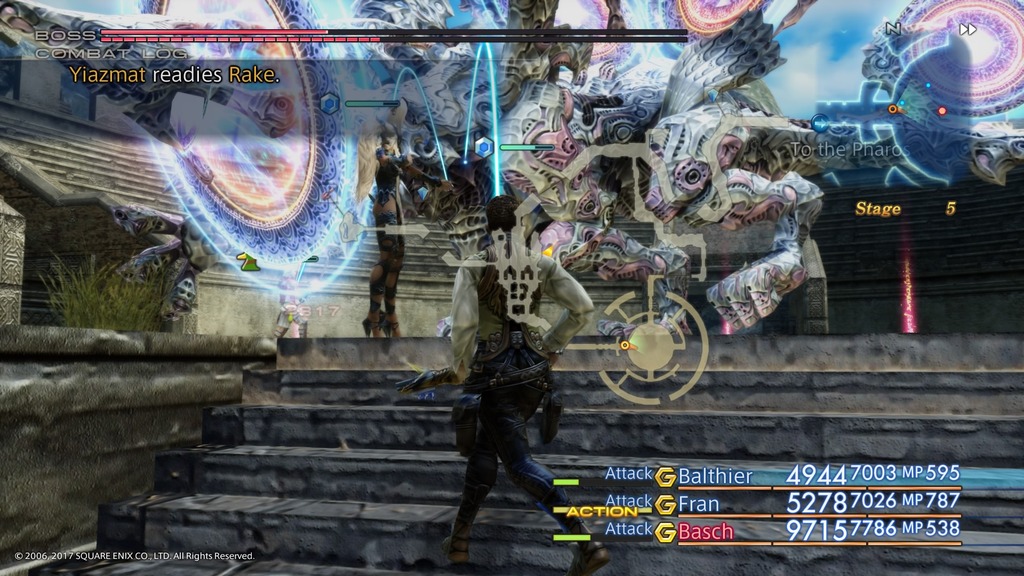This screenshot has height=576, width=1024.
Task: Select Balthier in the party list
Action: pos(715,475)
